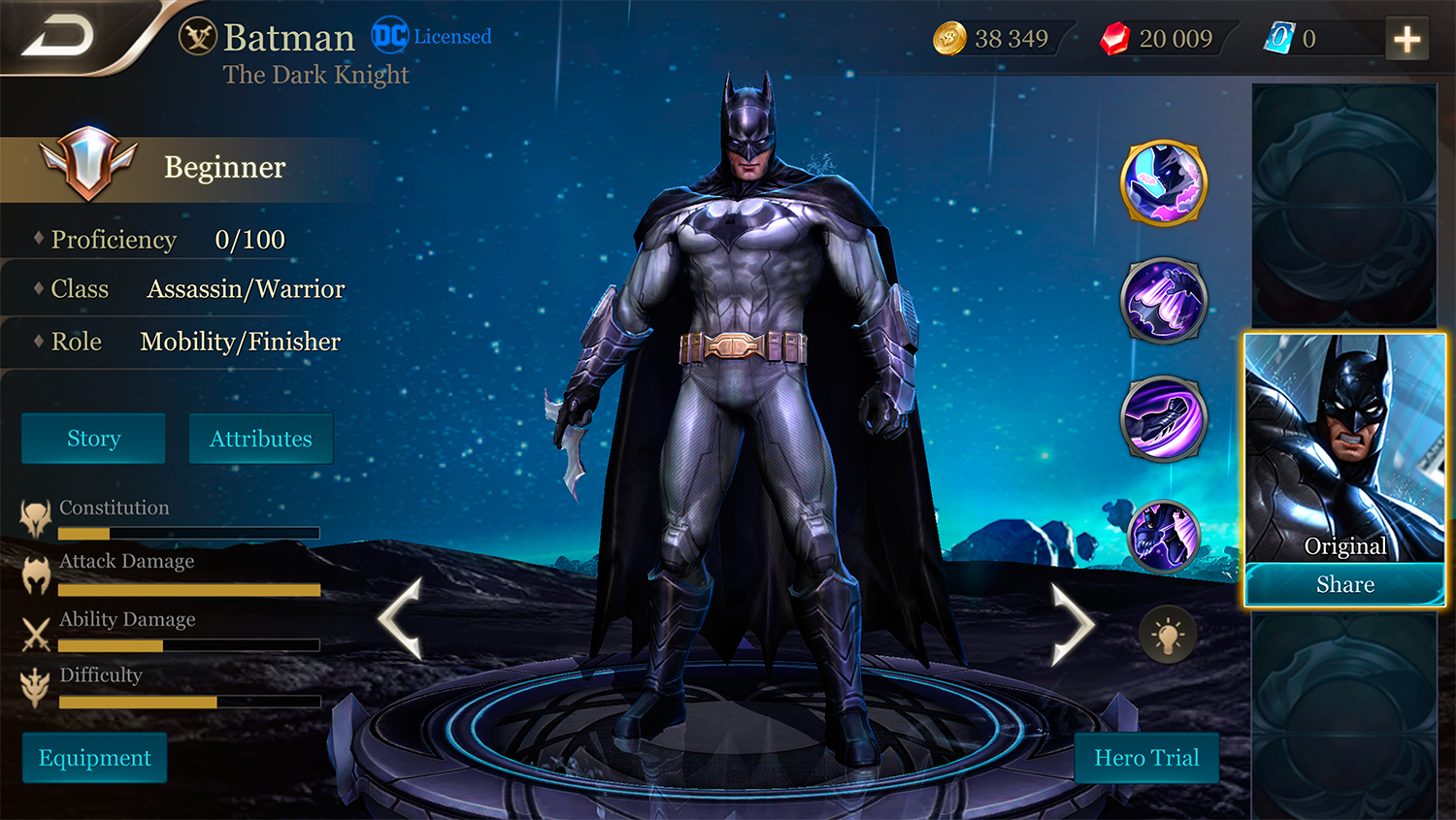This screenshot has height=820, width=1456.
Task: Select the Original Batman skin thumbnail
Action: tap(1344, 448)
